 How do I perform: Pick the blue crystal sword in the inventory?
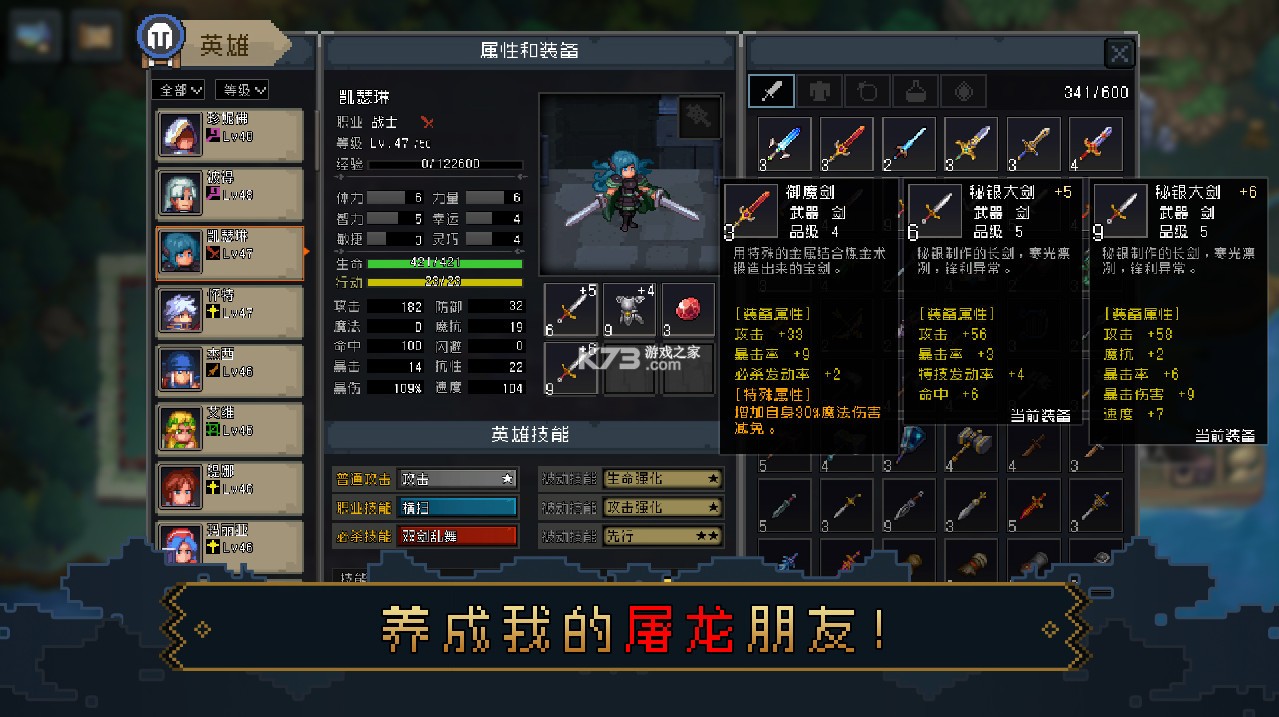pos(784,144)
